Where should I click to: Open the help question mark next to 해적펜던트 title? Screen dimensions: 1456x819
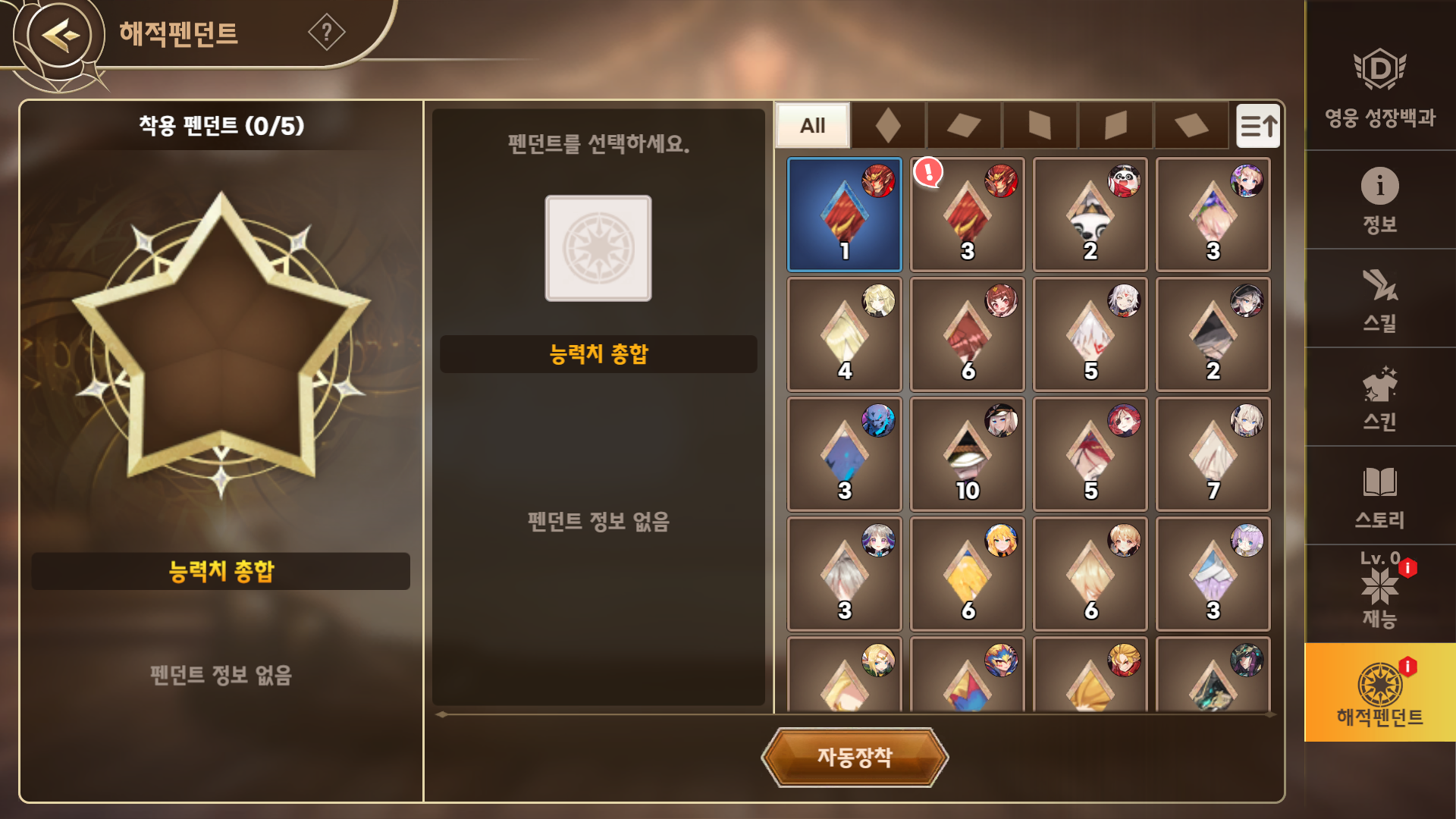[326, 32]
